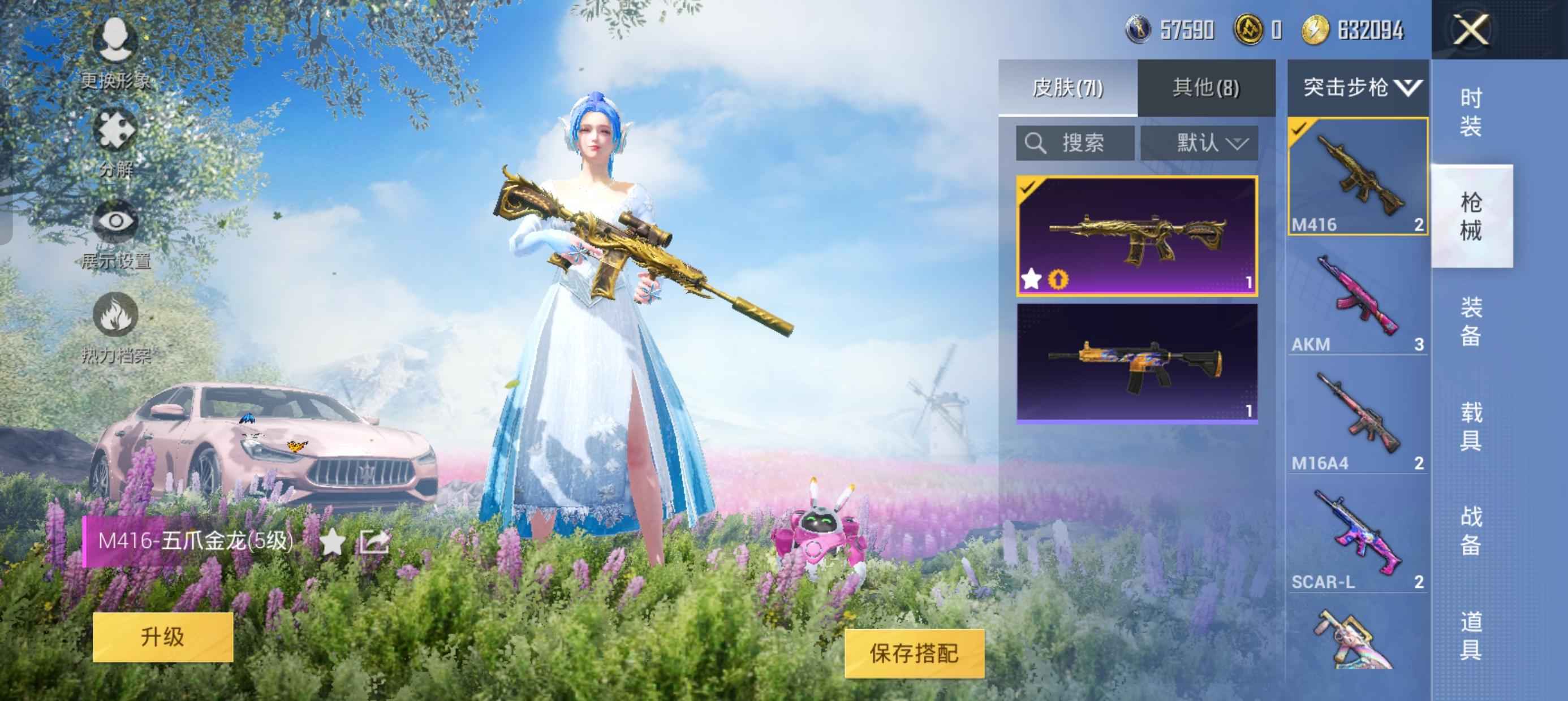Share the M416 skin using the arrow icon
The image size is (1568, 701).
click(x=374, y=541)
